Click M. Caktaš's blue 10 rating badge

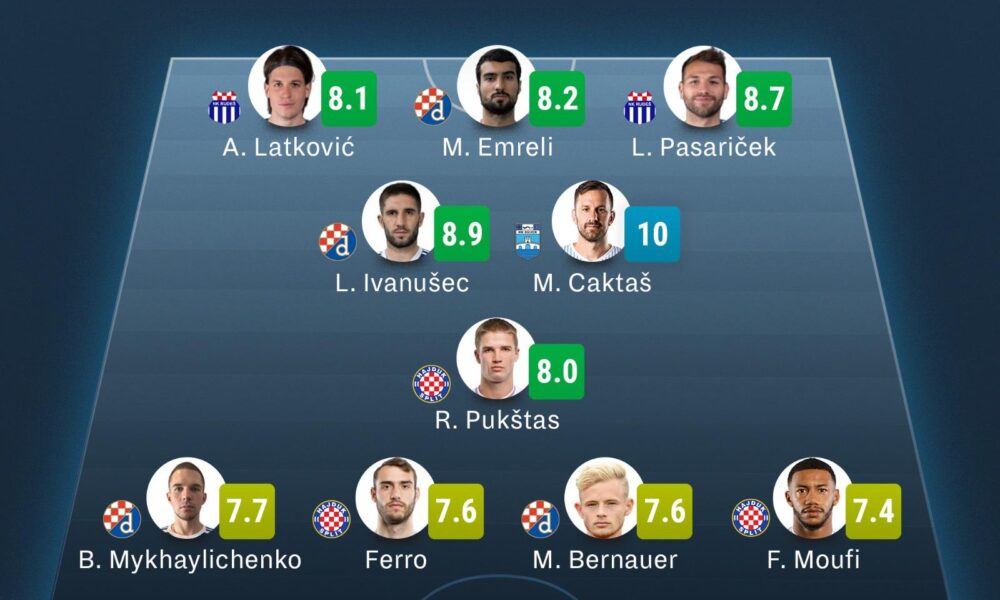pos(652,234)
